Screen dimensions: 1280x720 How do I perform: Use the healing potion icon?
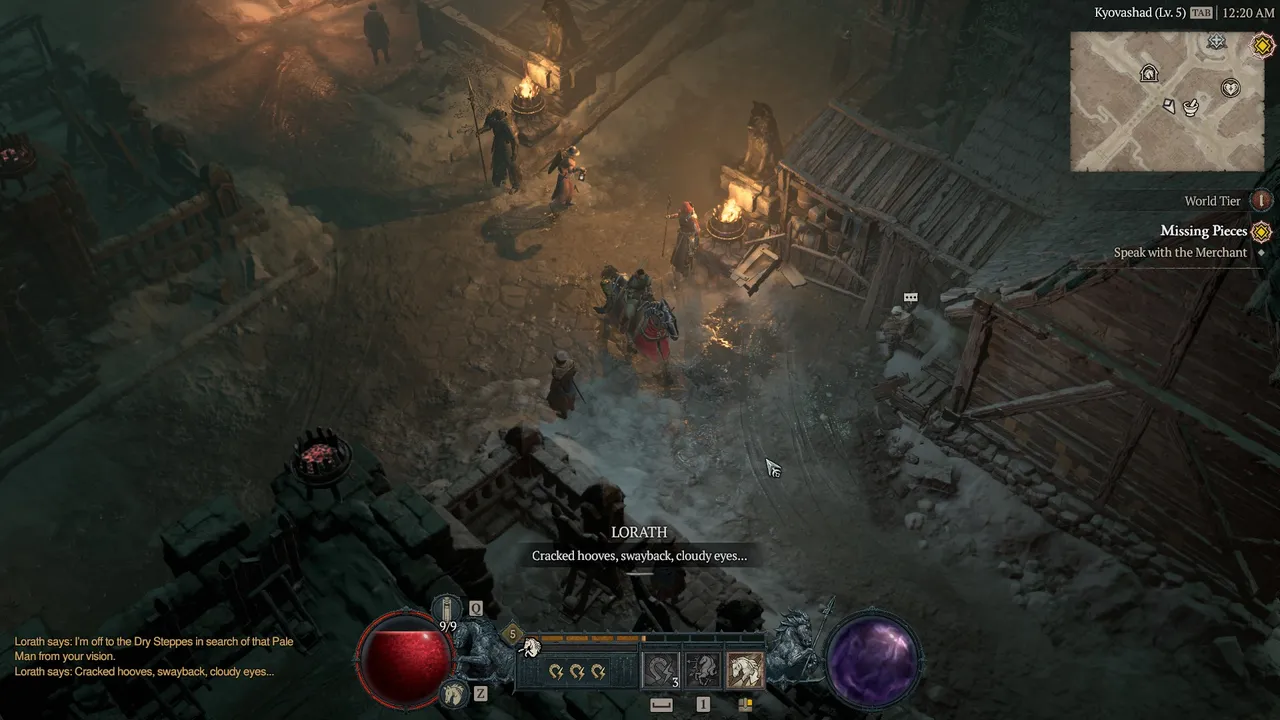(447, 609)
